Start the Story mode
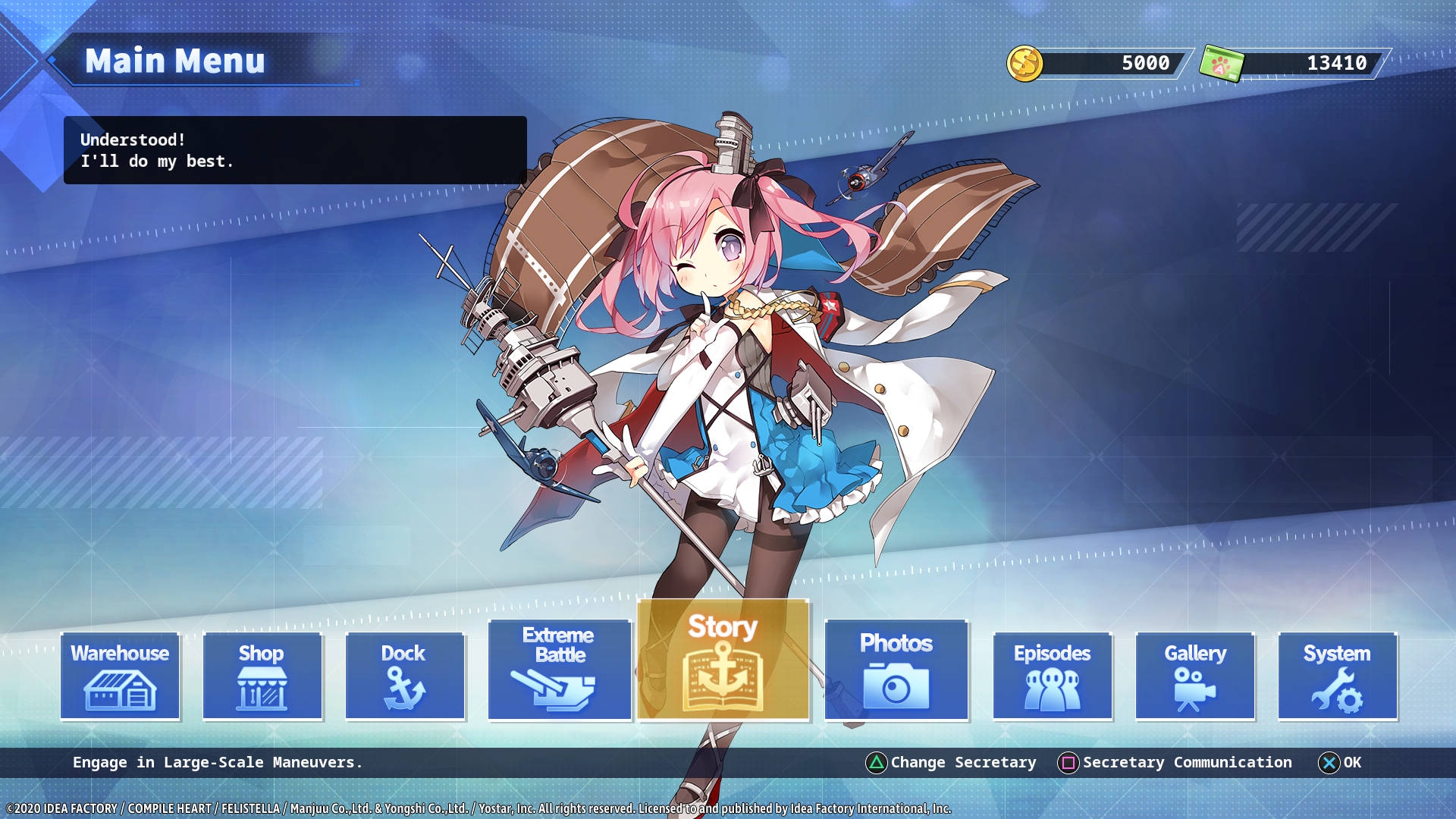 [723, 660]
